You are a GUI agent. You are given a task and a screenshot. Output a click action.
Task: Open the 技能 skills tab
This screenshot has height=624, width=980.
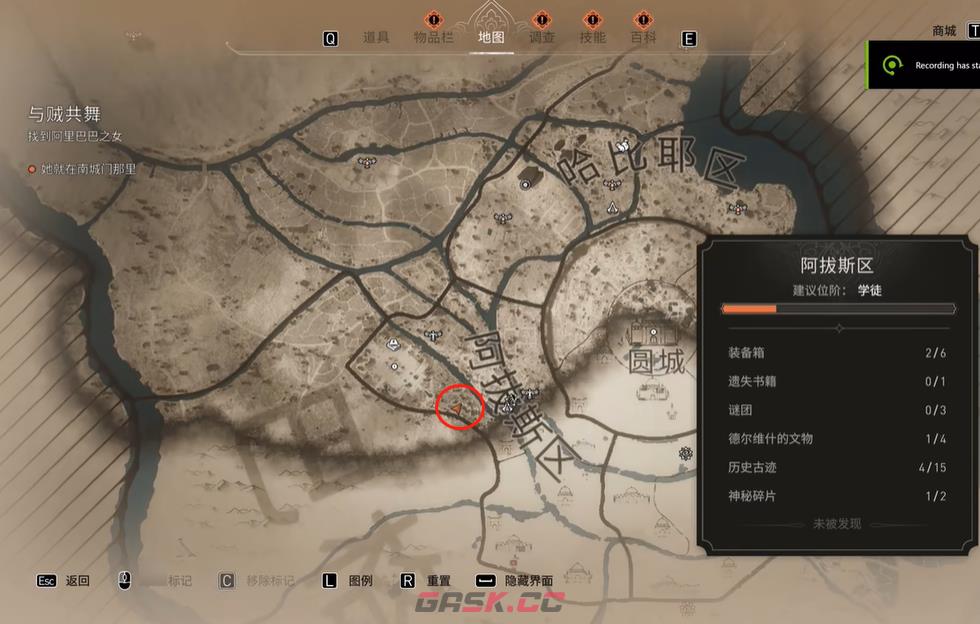pos(593,38)
